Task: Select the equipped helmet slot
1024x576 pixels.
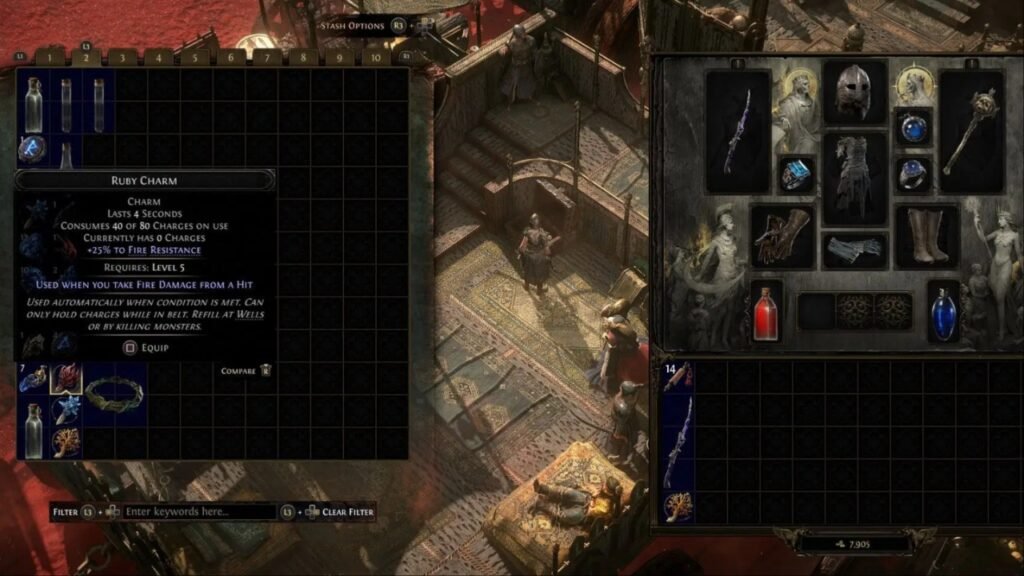Action: 854,91
